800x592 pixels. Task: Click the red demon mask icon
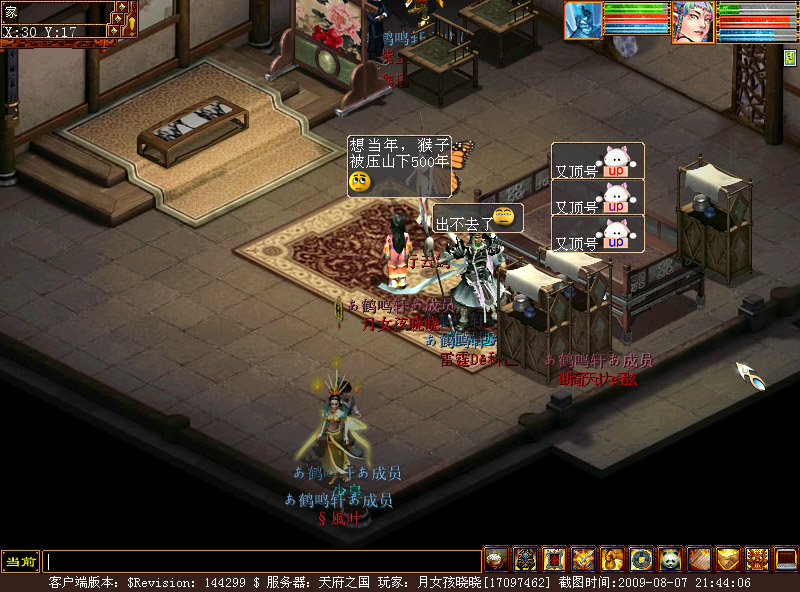pyautogui.click(x=757, y=560)
